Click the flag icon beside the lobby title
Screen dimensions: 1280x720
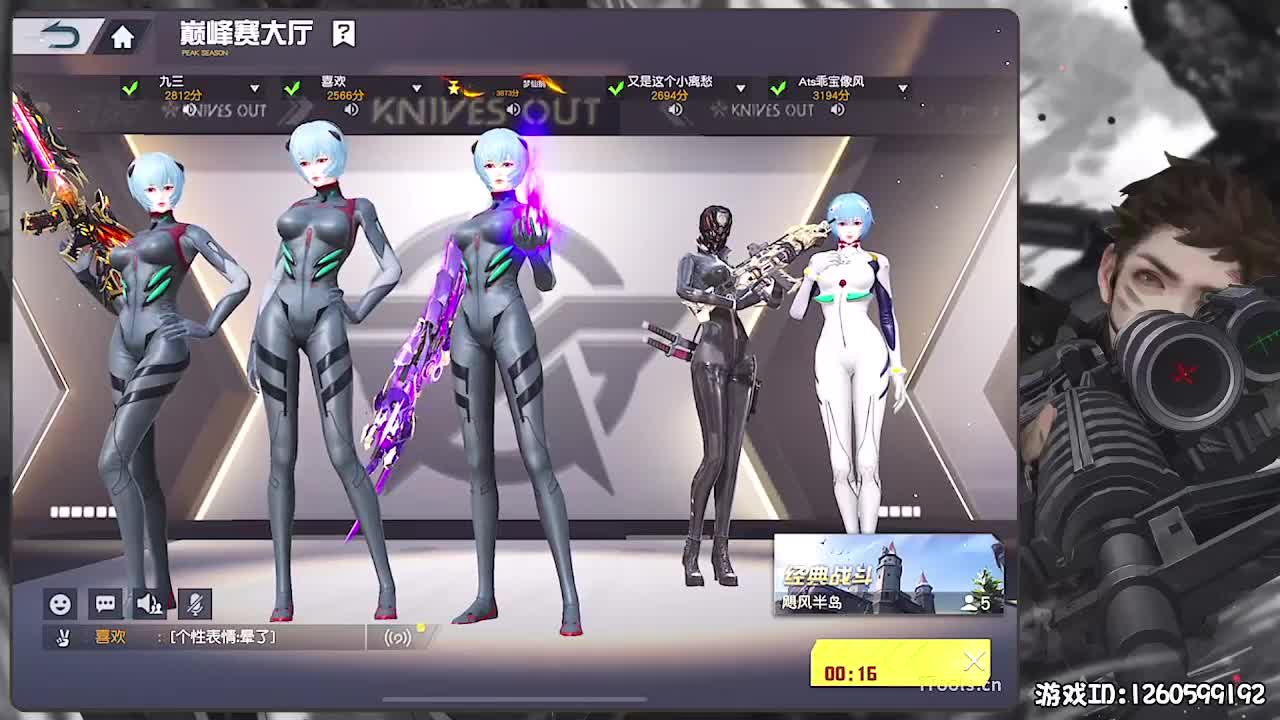(x=344, y=33)
